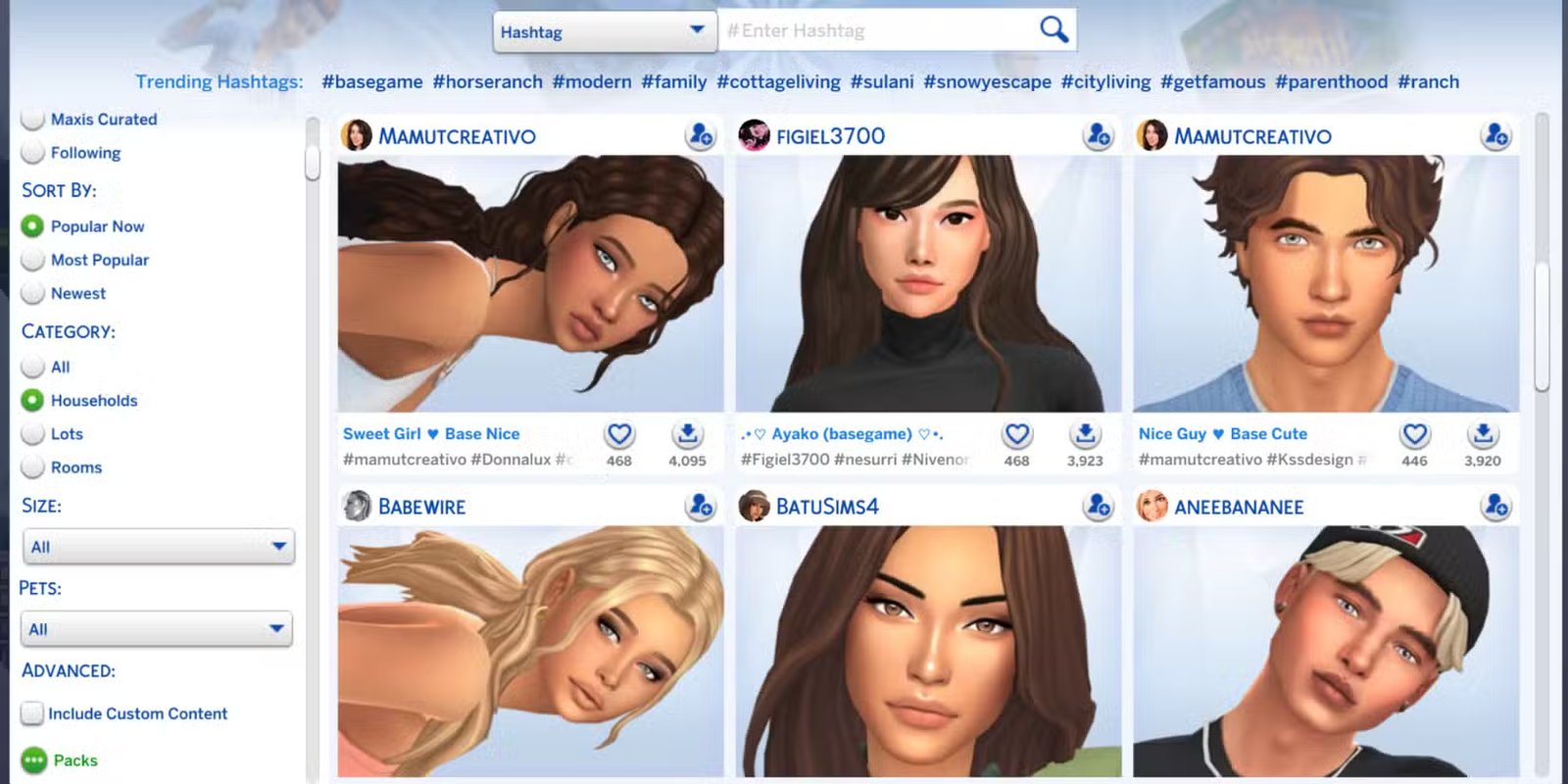
Task: Switch Category filter to Lots
Action: point(33,433)
